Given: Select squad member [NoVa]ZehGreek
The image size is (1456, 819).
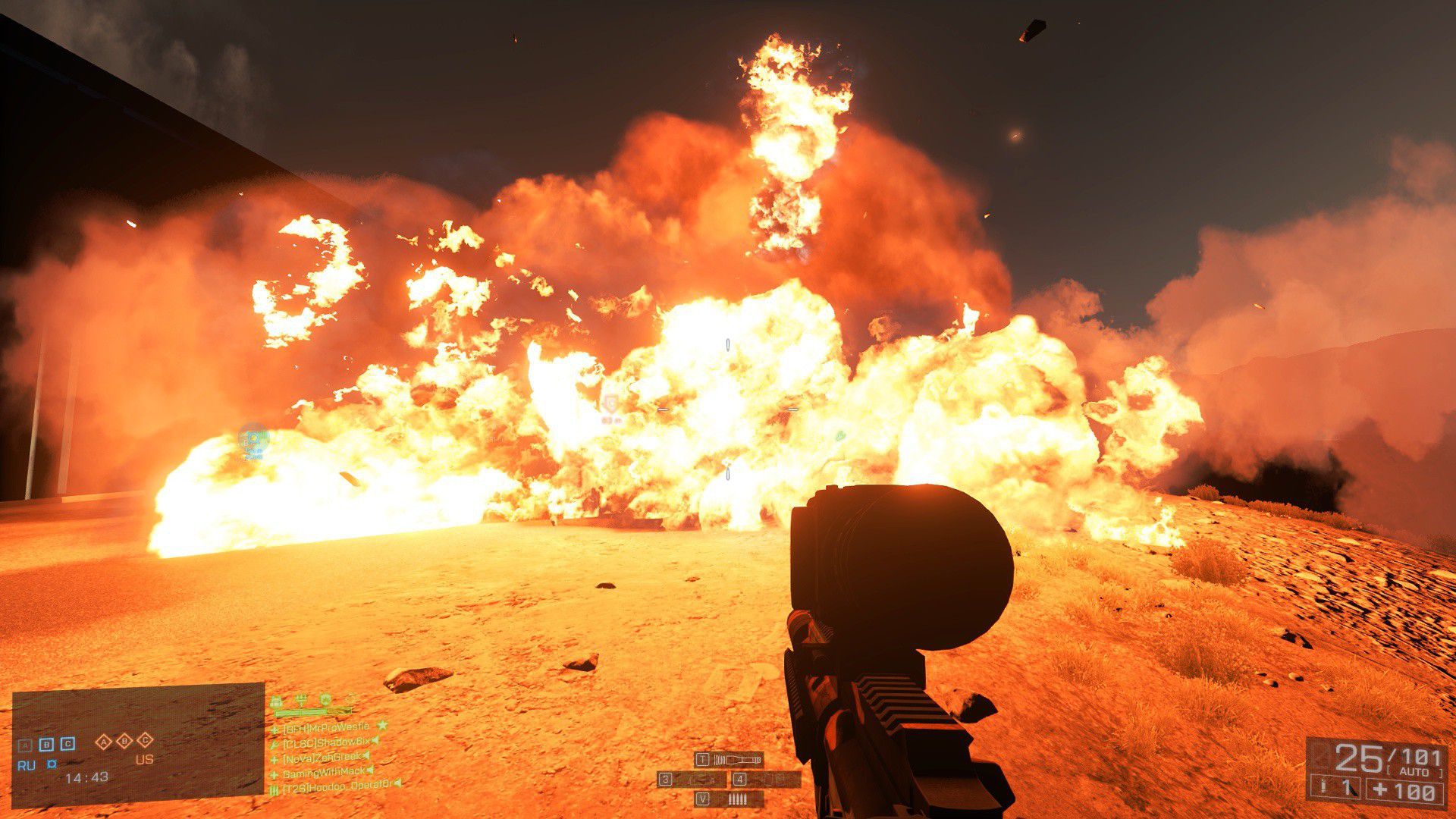Looking at the screenshot, I should tap(322, 757).
